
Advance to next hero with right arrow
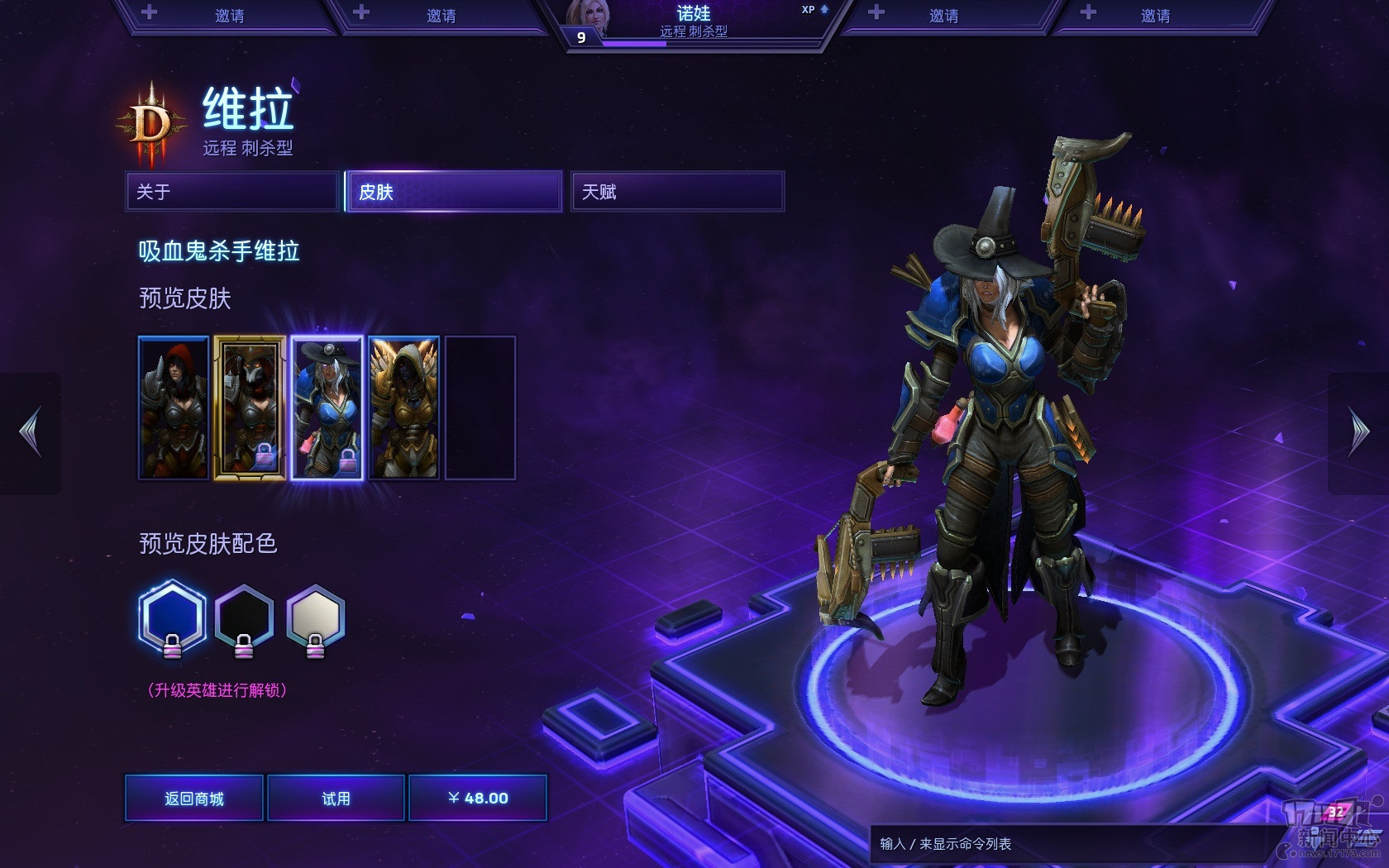point(1358,432)
